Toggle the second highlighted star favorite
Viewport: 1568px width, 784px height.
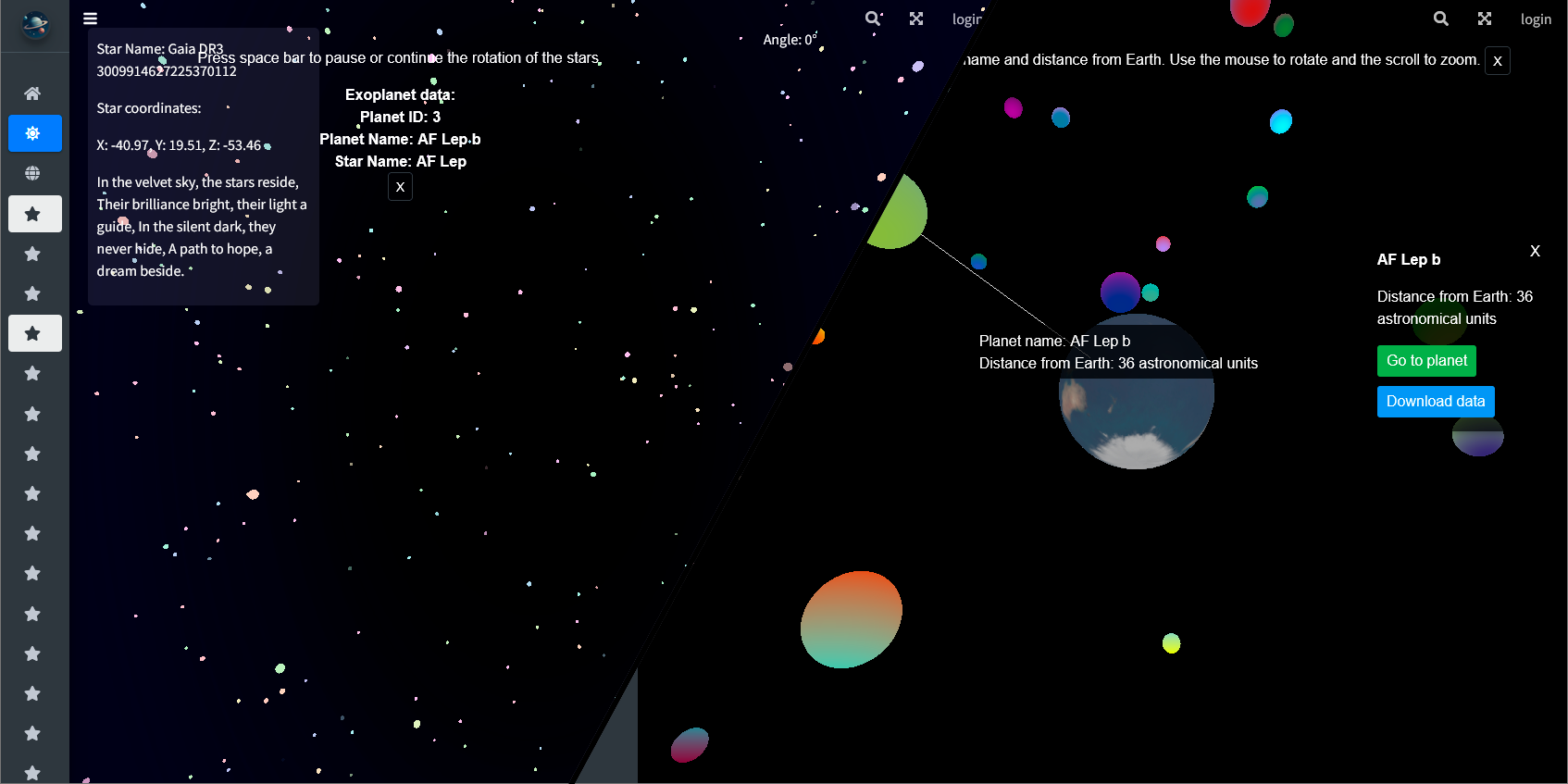point(33,333)
